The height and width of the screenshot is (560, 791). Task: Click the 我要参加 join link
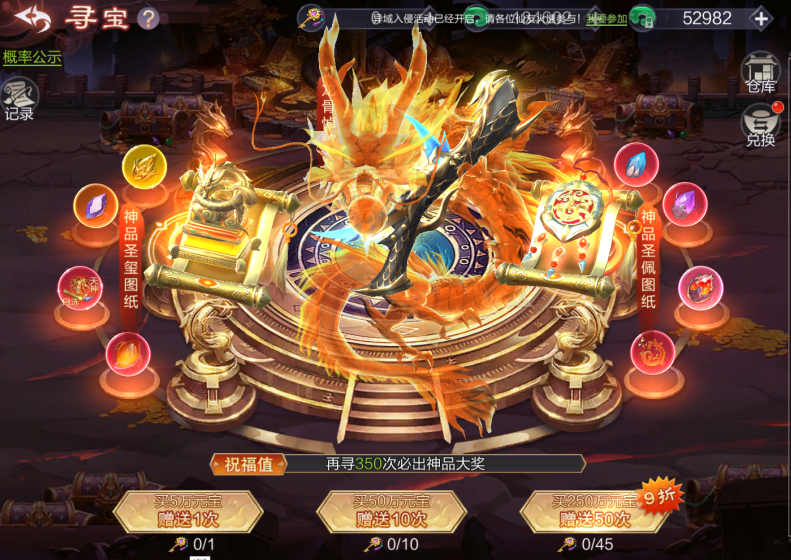[x=607, y=18]
